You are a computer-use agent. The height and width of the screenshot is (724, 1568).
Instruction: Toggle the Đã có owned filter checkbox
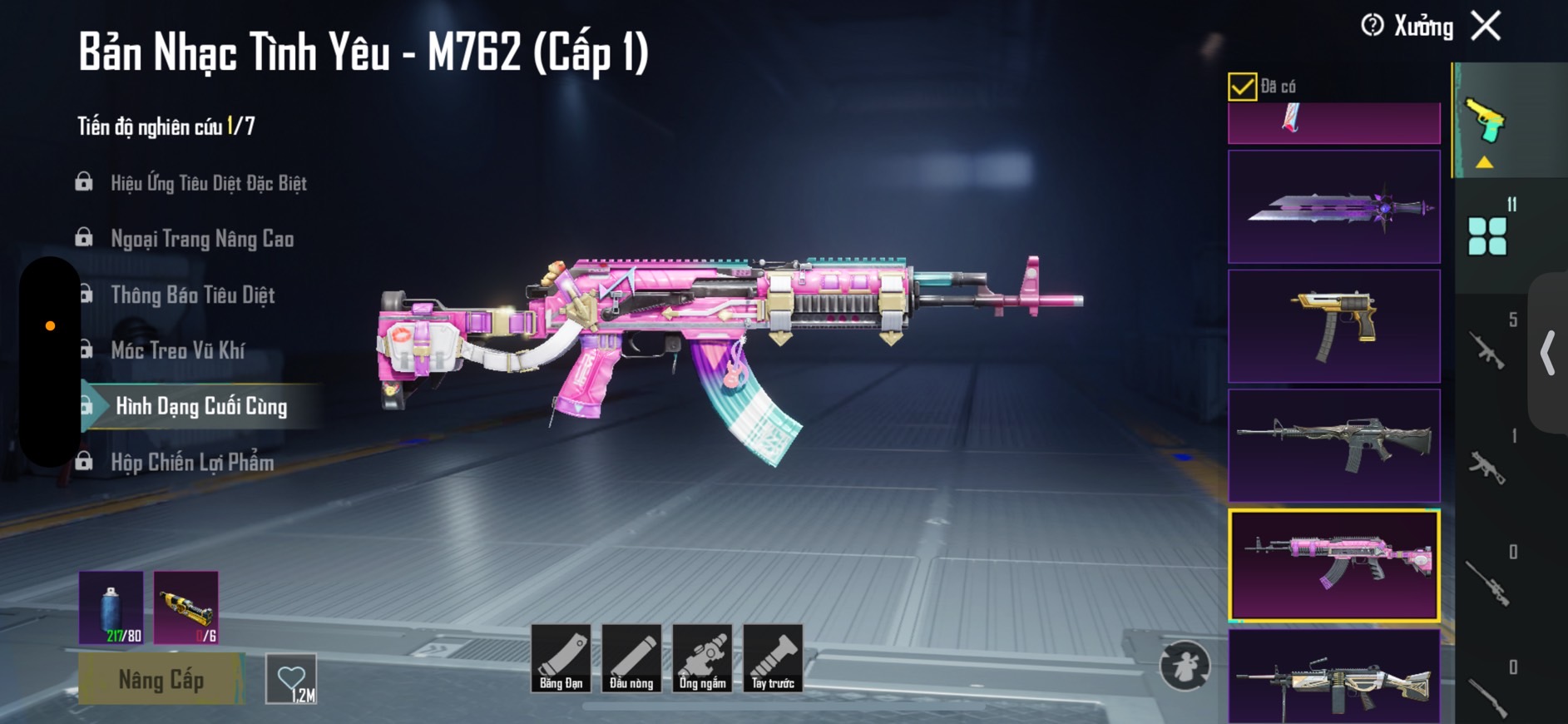[x=1242, y=87]
